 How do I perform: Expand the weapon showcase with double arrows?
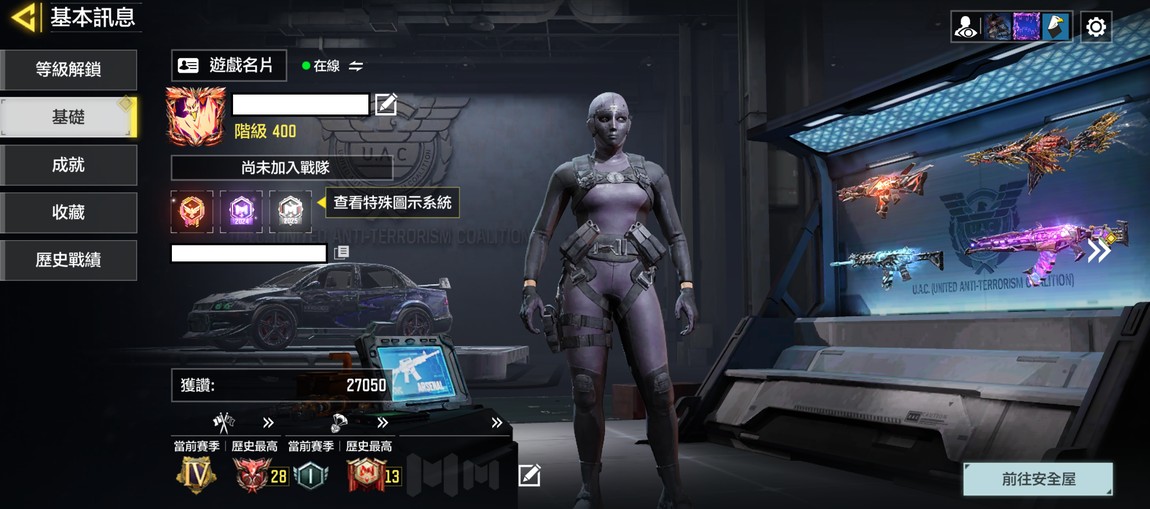tap(1099, 251)
